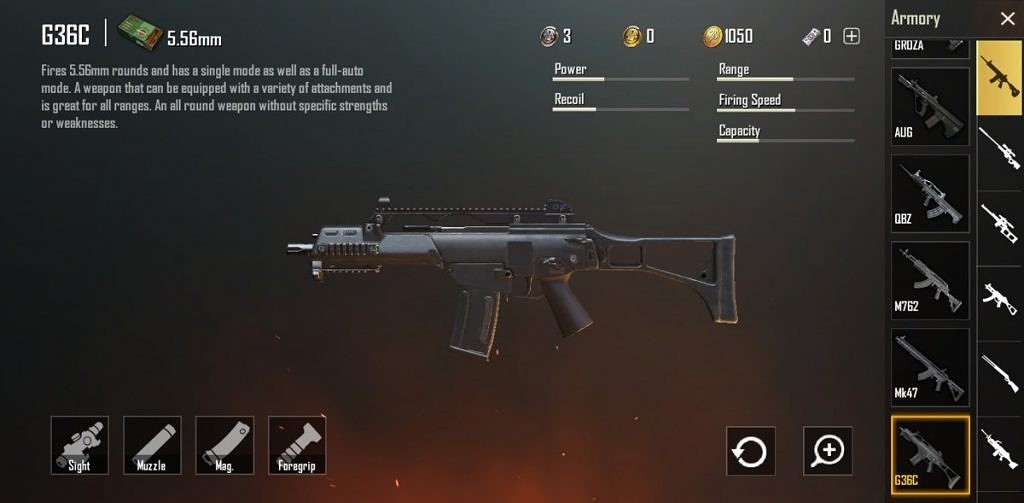
Task: Zoom in with the magnifier button
Action: tap(828, 451)
